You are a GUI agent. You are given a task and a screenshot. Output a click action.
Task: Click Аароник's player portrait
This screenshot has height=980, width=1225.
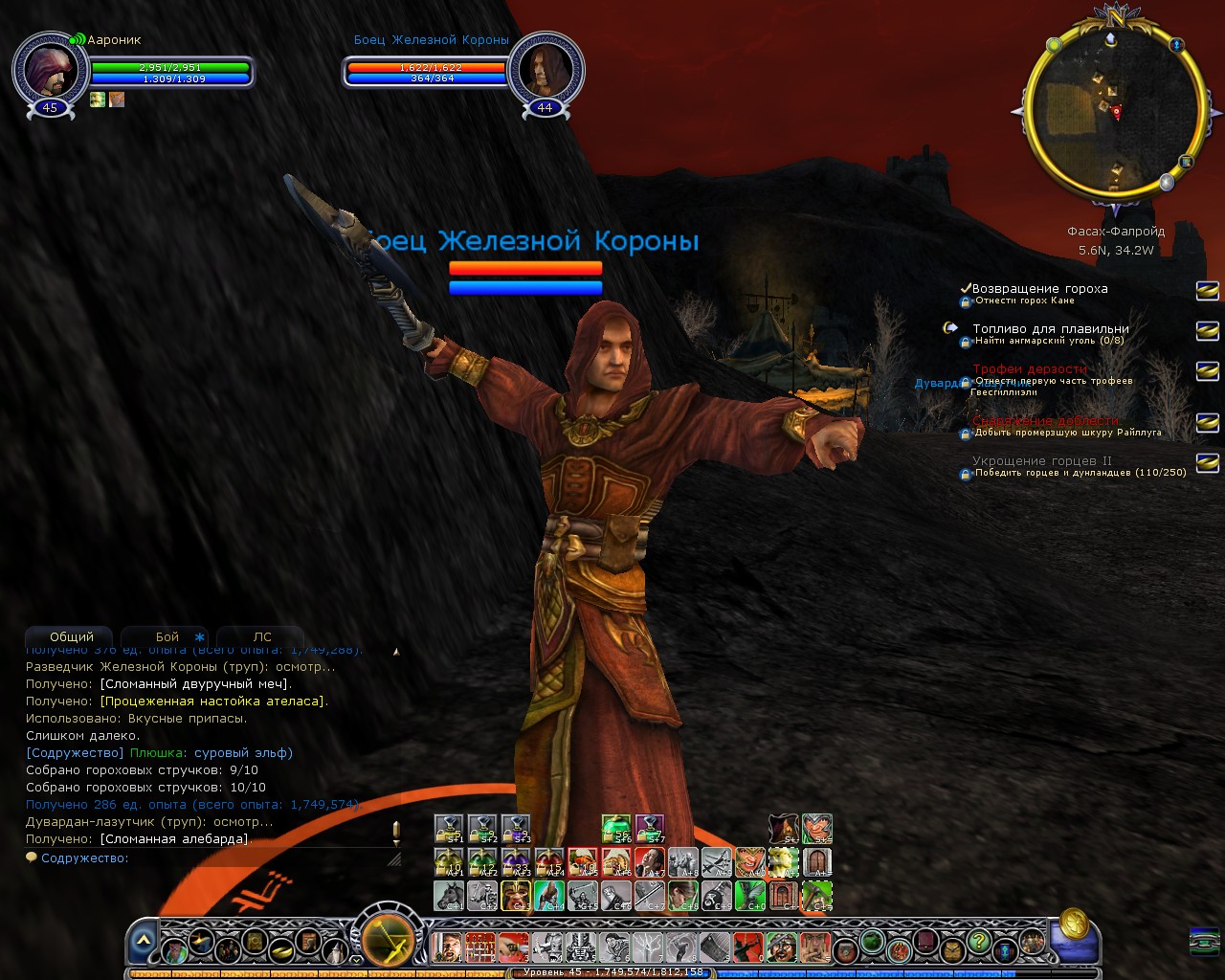coord(50,70)
